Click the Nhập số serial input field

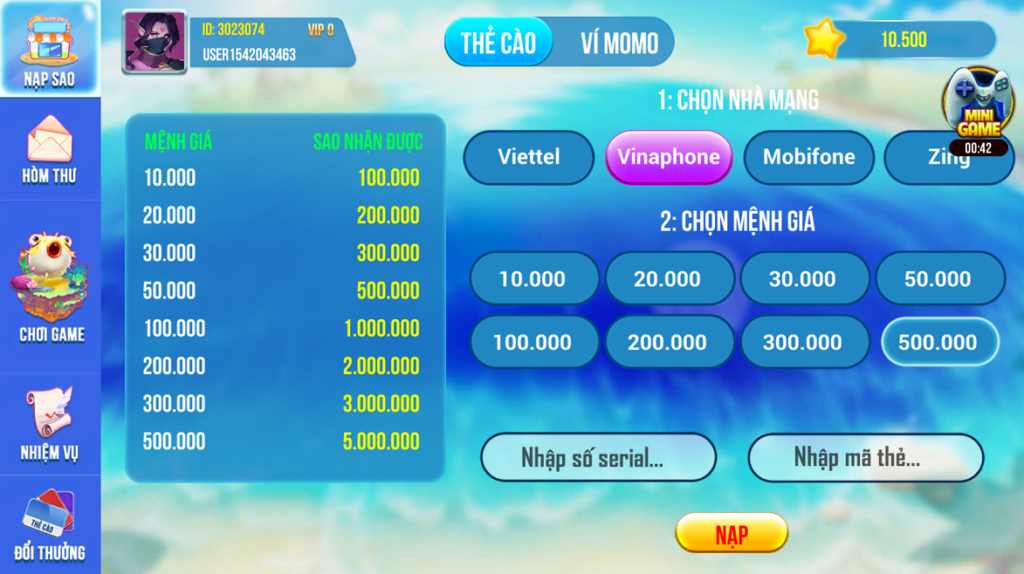tap(598, 458)
